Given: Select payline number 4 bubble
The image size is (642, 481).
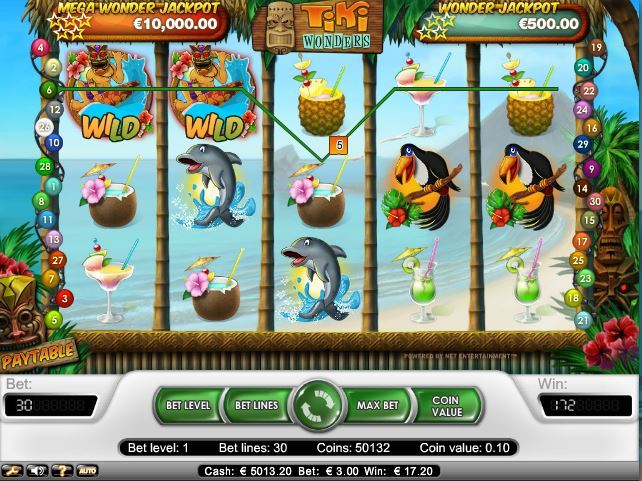Looking at the screenshot, I should click(x=41, y=47).
